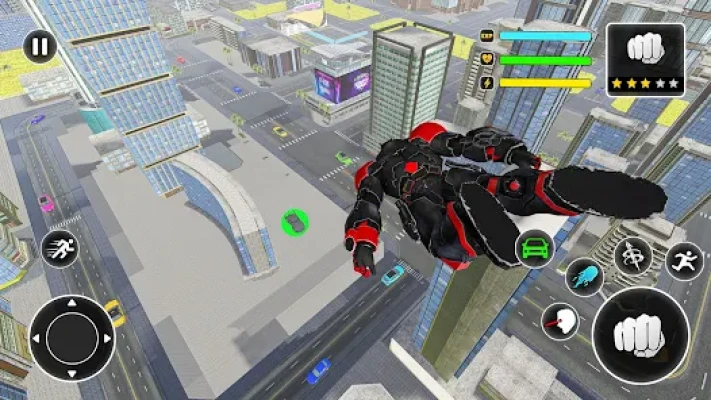Trigger the spinning whirlwind attack icon
The width and height of the screenshot is (711, 400).
pyautogui.click(x=633, y=255)
